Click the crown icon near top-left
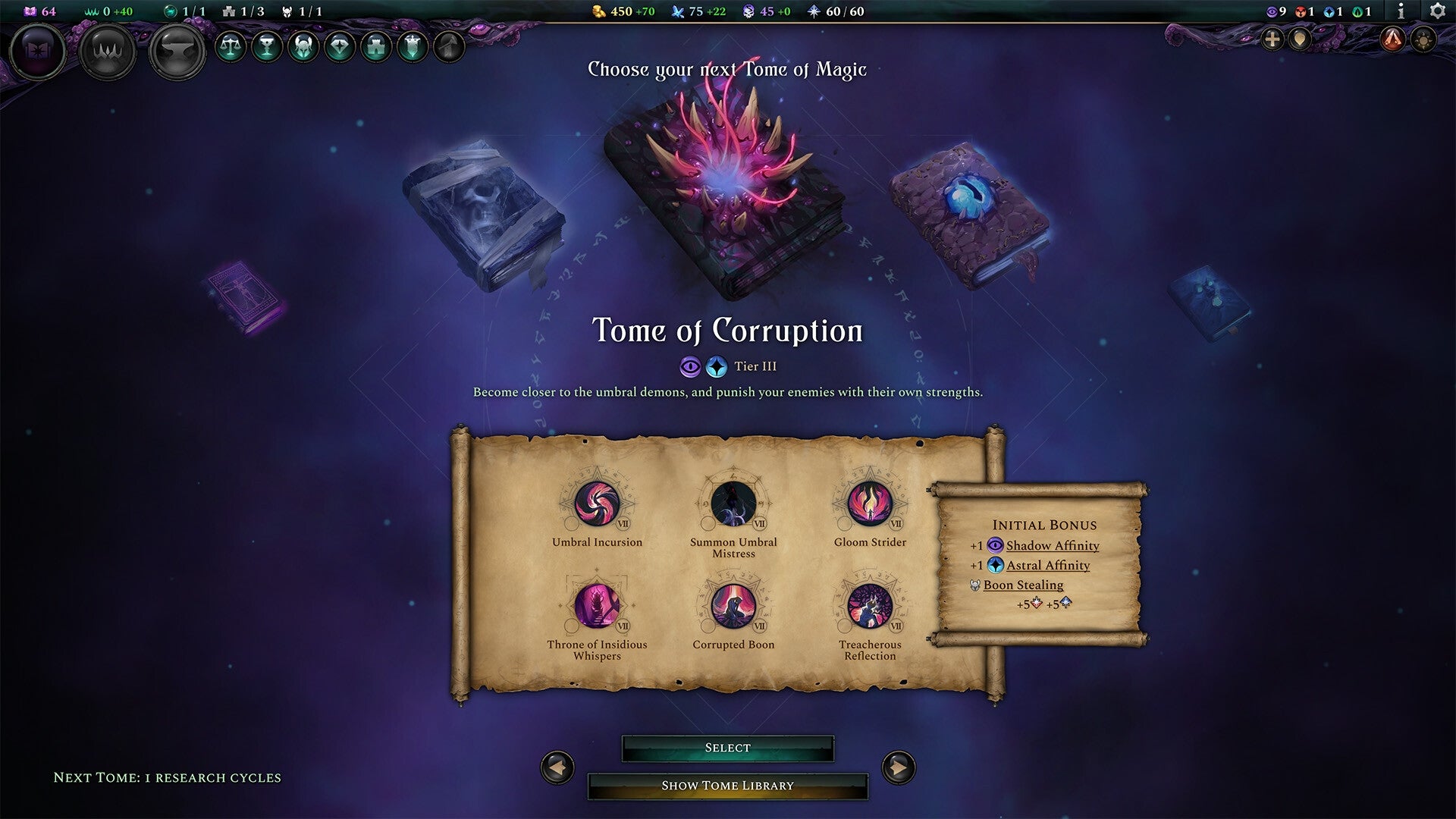 click(x=108, y=50)
